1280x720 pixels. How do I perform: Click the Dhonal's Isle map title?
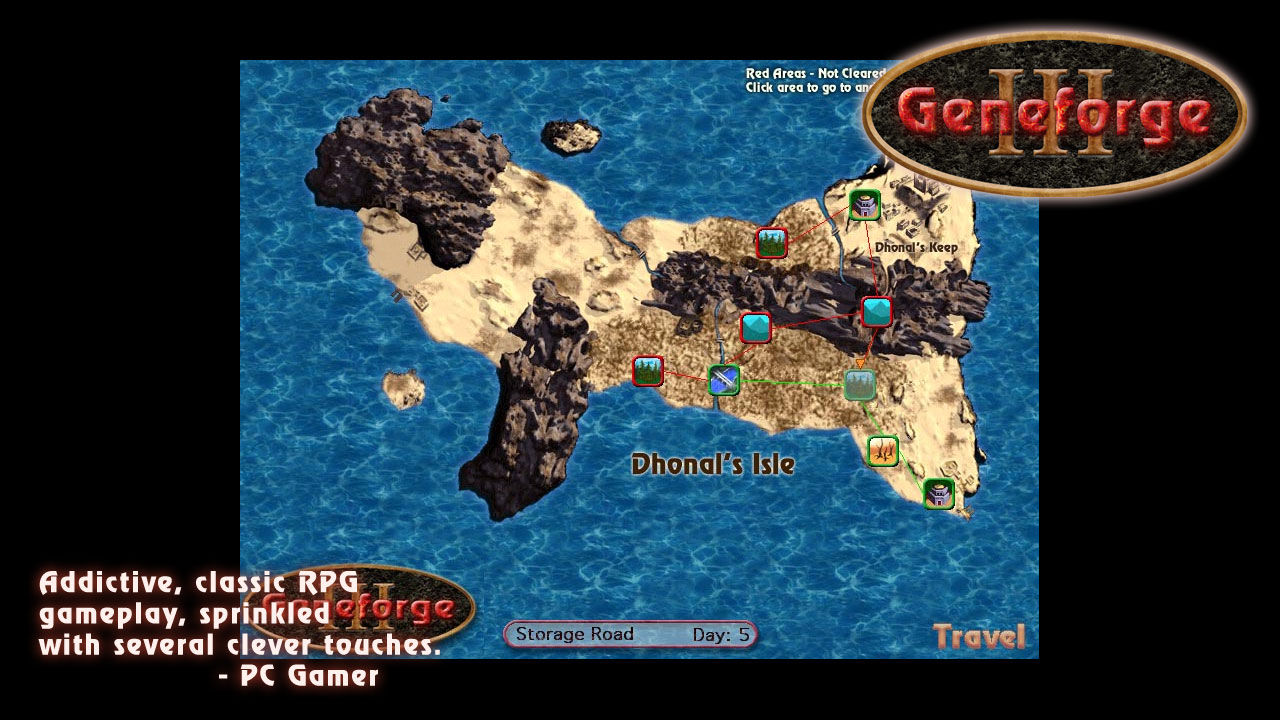714,463
